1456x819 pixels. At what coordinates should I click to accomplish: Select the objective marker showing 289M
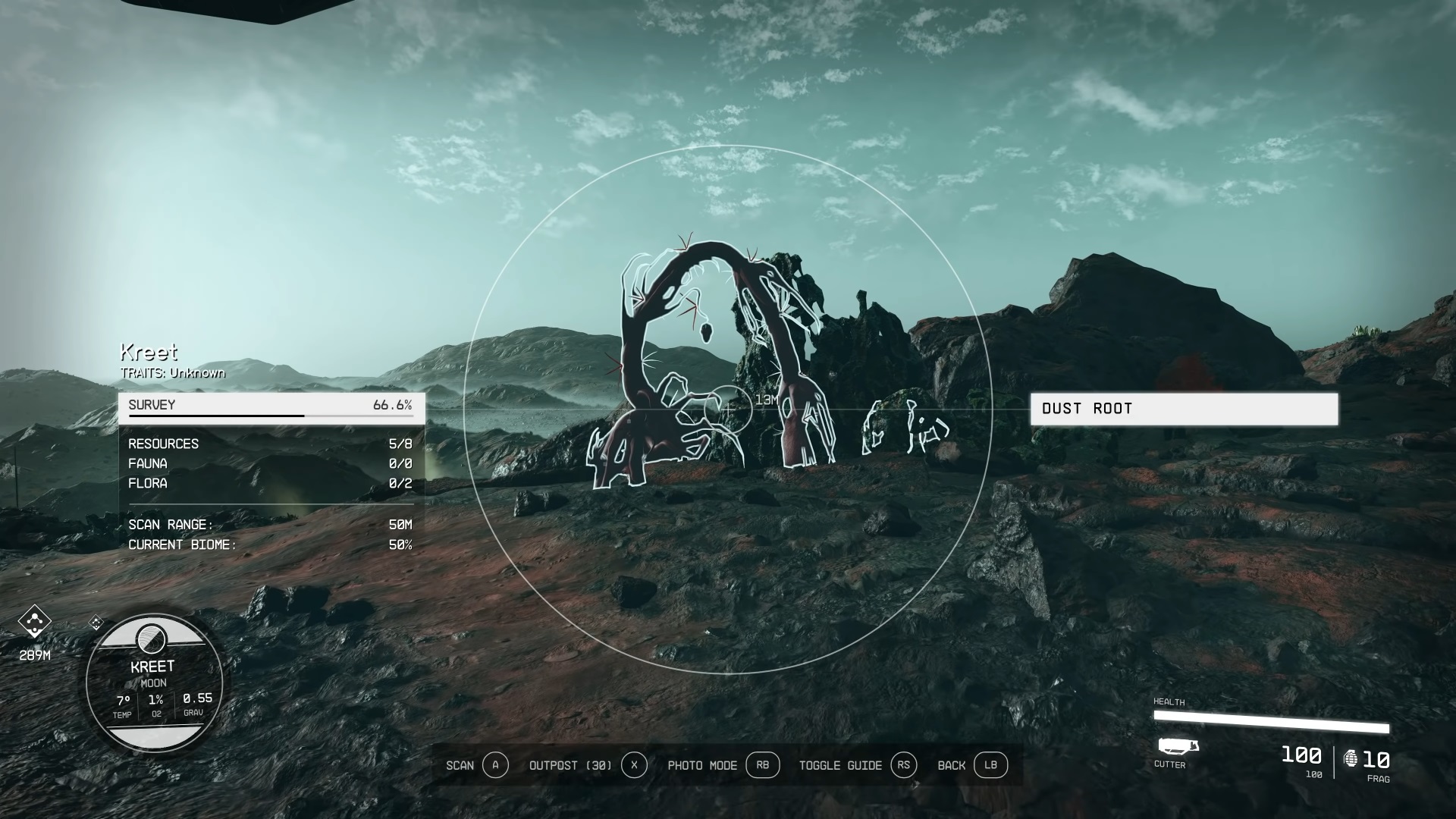click(34, 623)
